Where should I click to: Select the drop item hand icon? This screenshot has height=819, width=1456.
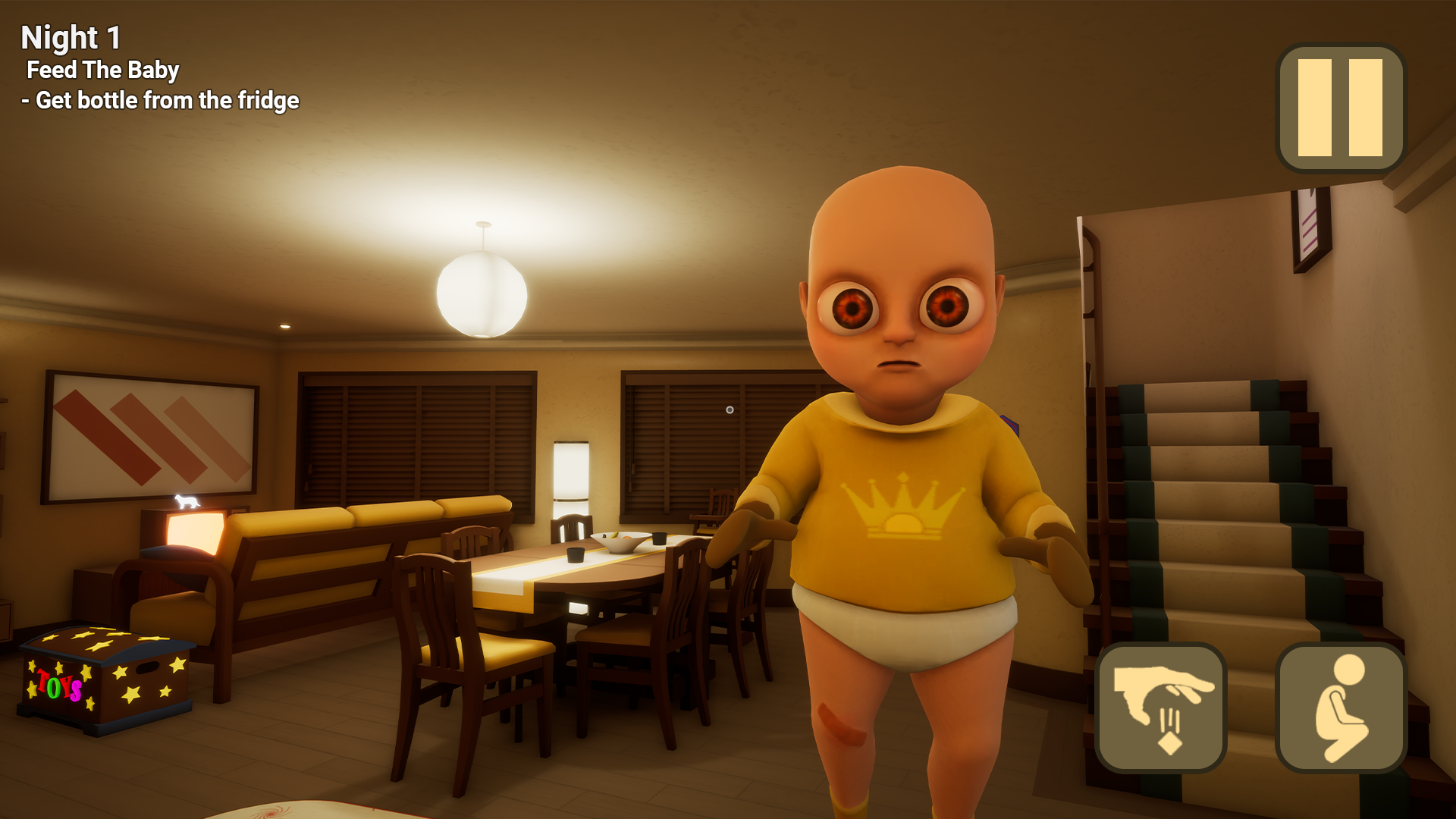coord(1163,707)
